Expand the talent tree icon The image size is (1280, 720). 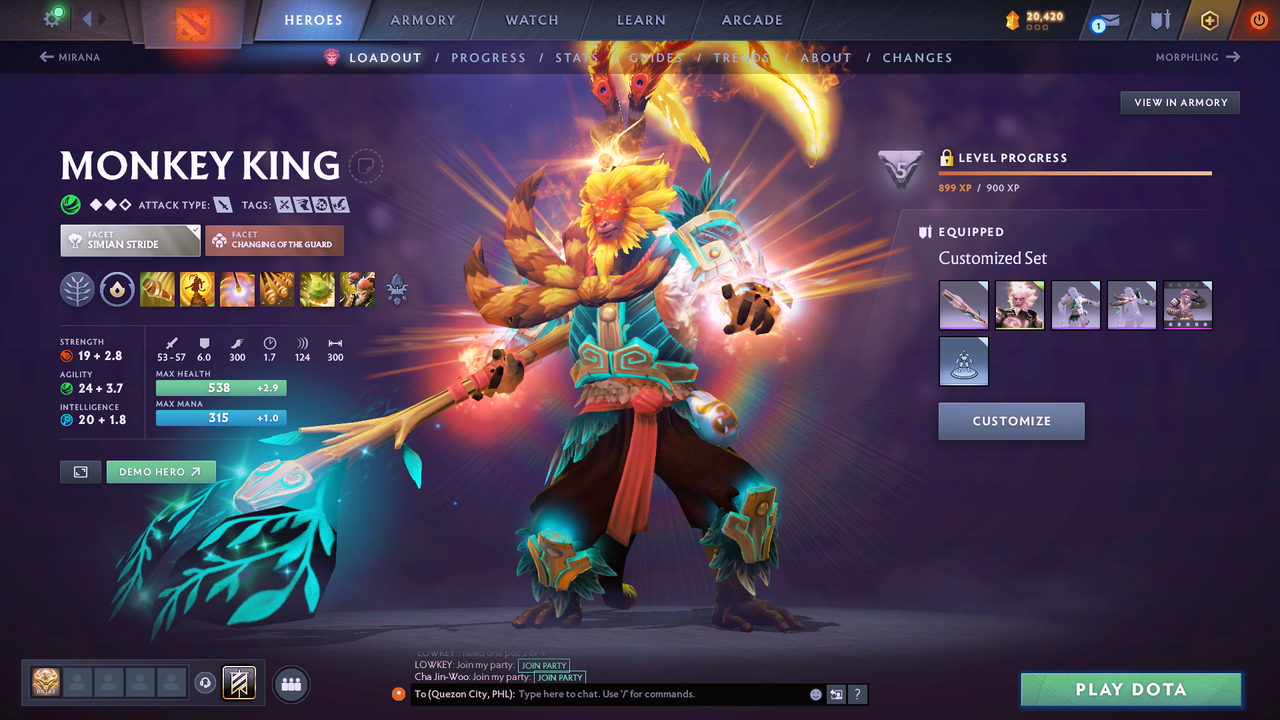click(x=77, y=289)
